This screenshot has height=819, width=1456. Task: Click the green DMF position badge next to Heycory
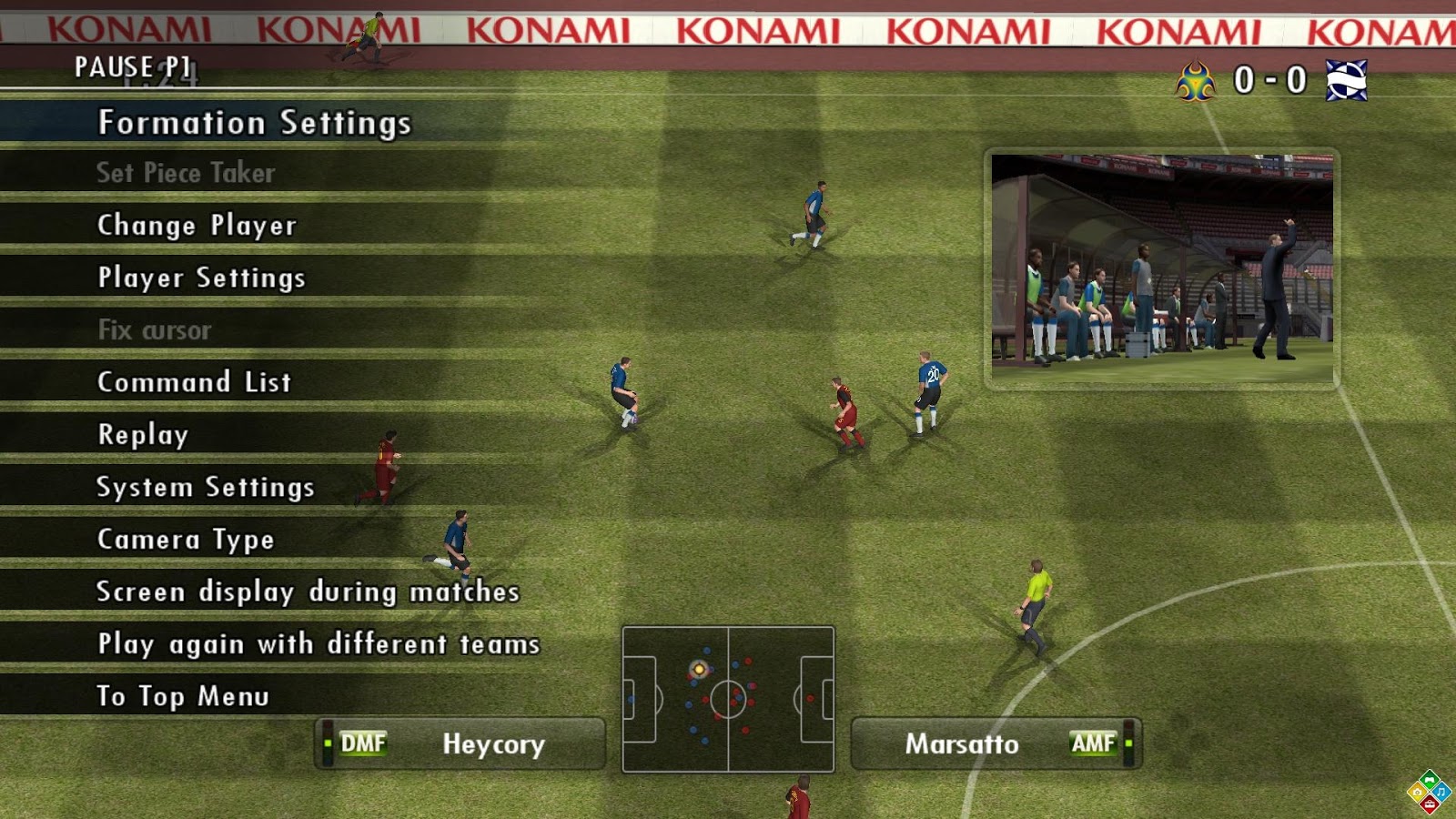362,743
